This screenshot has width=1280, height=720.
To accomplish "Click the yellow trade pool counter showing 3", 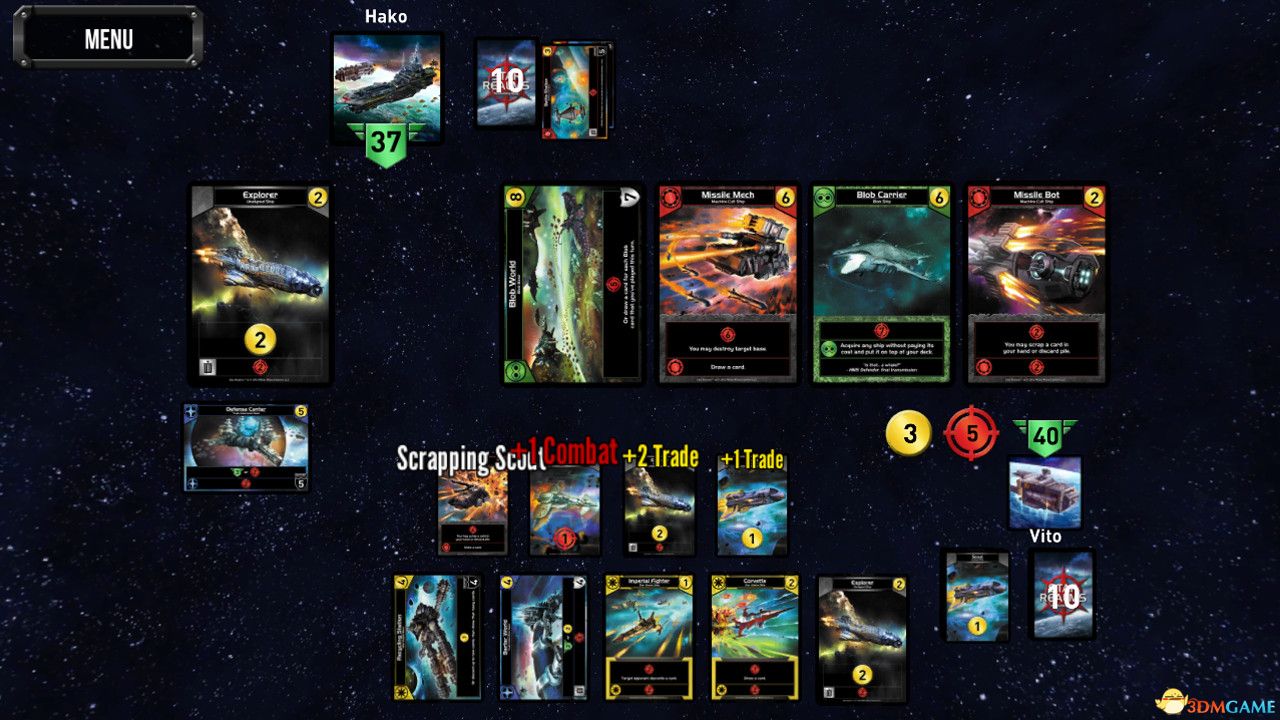I will [908, 434].
